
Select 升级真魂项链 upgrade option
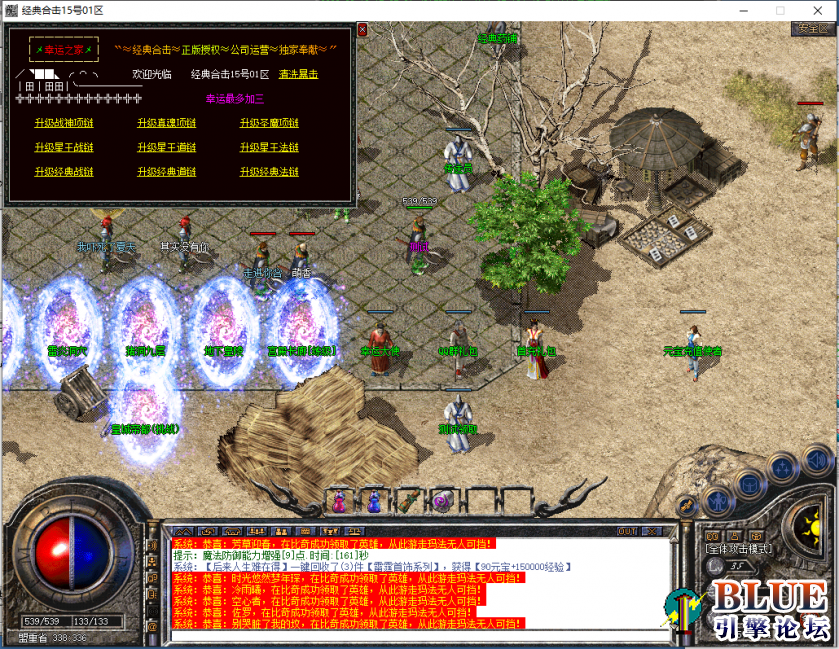pos(167,123)
